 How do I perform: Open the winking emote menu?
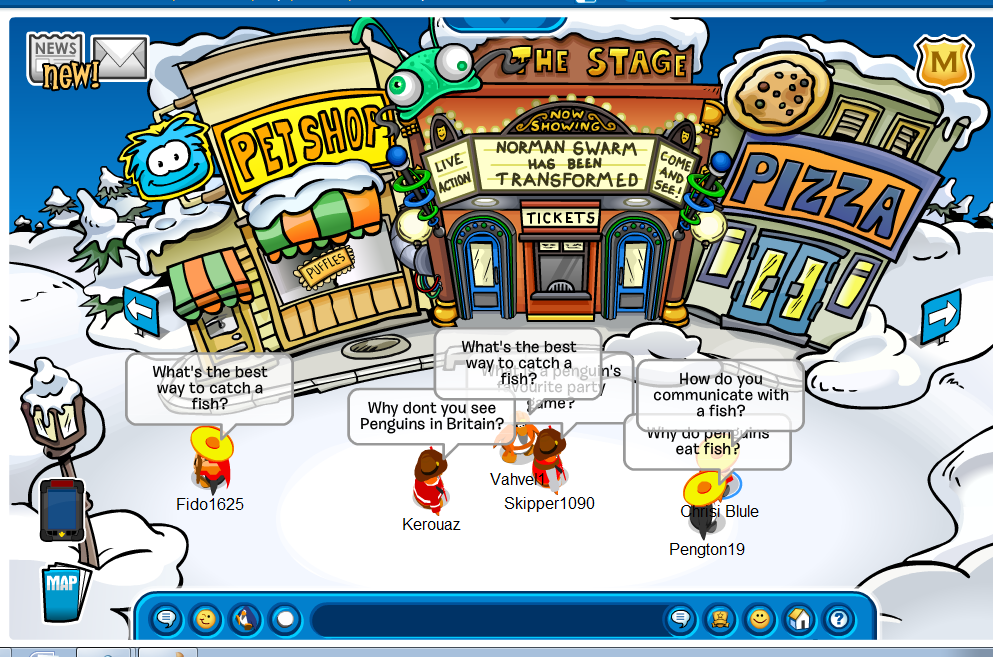pyautogui.click(x=205, y=620)
